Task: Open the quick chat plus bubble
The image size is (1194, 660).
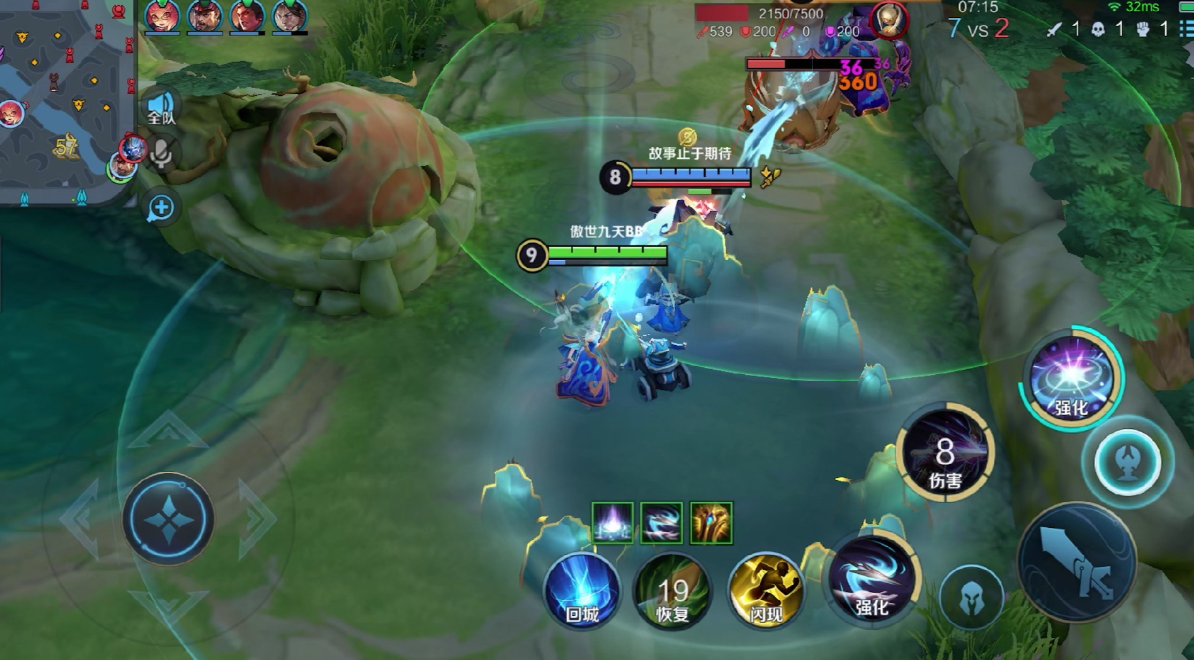Action: [161, 208]
